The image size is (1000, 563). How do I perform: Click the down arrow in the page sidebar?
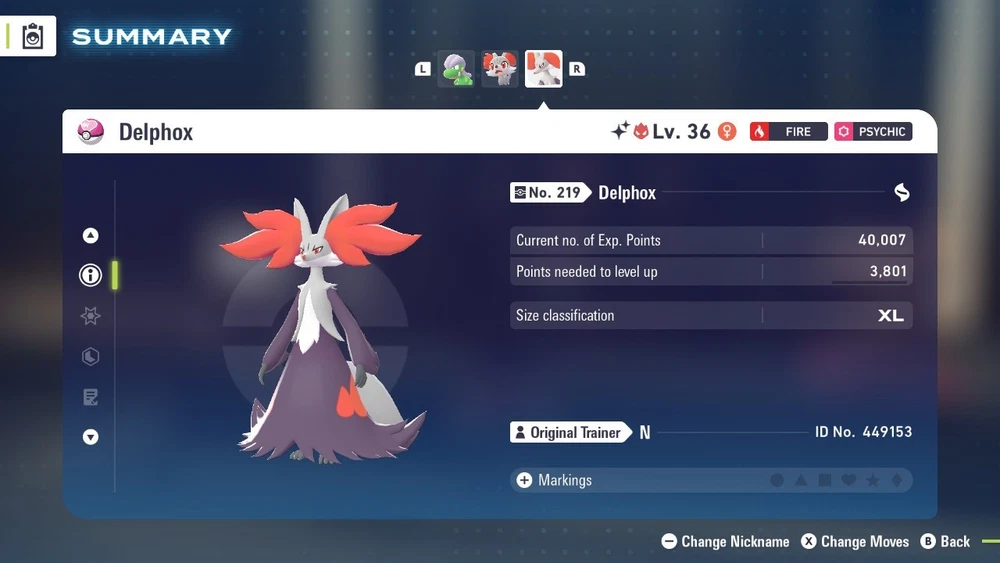[x=91, y=437]
